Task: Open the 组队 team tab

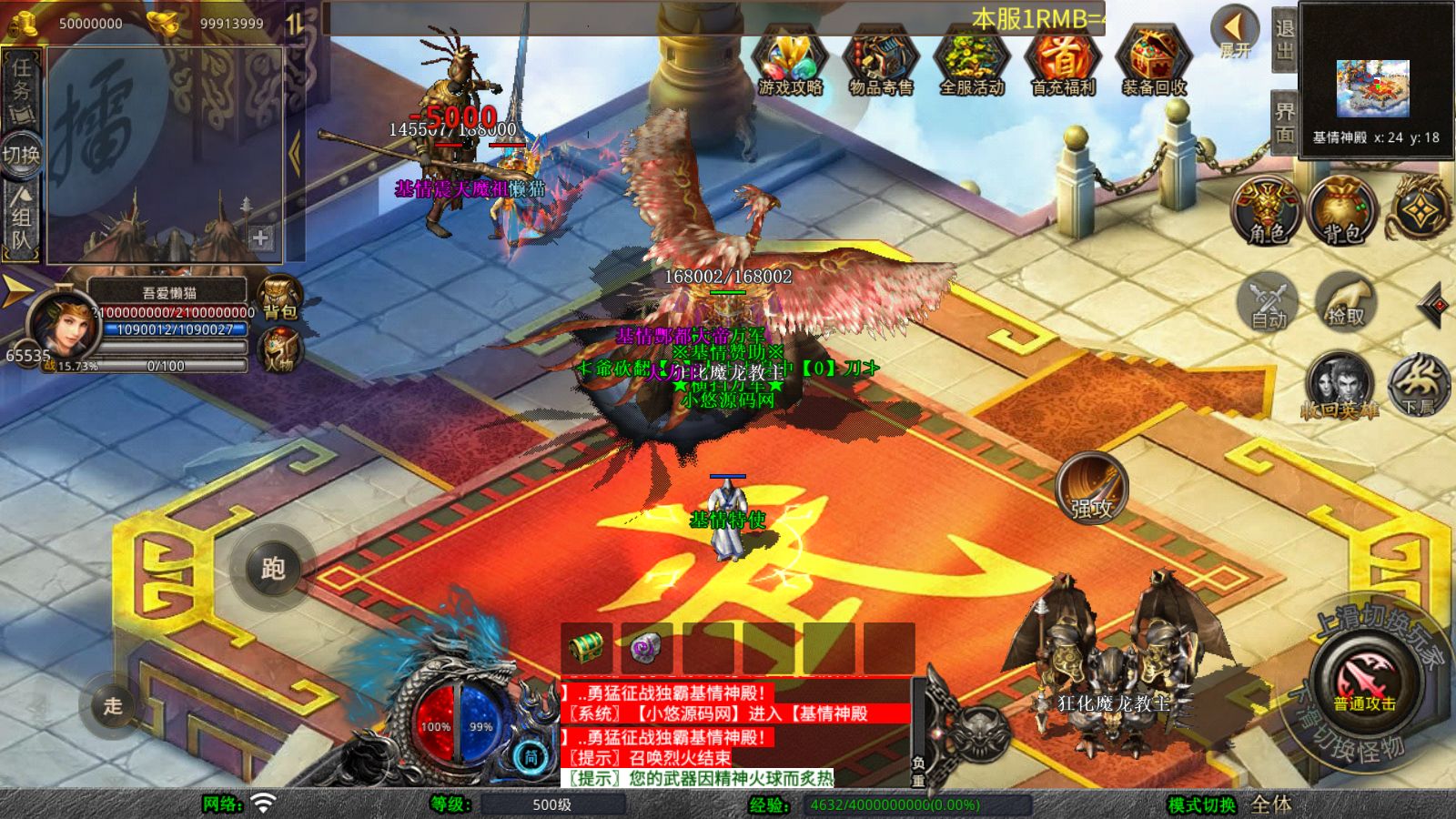Action: pyautogui.click(x=21, y=220)
